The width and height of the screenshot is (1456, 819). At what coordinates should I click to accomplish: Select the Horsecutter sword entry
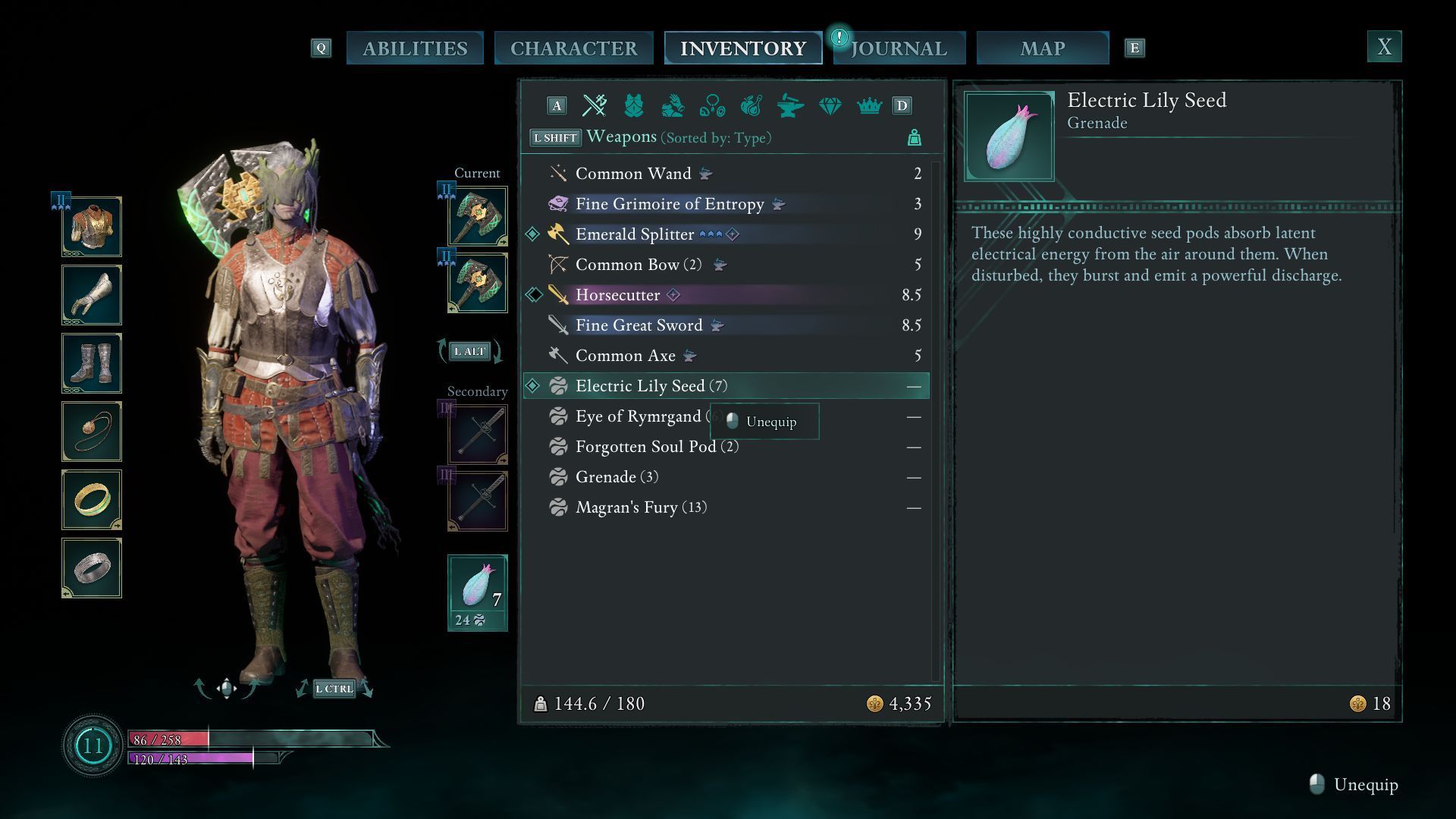click(617, 295)
